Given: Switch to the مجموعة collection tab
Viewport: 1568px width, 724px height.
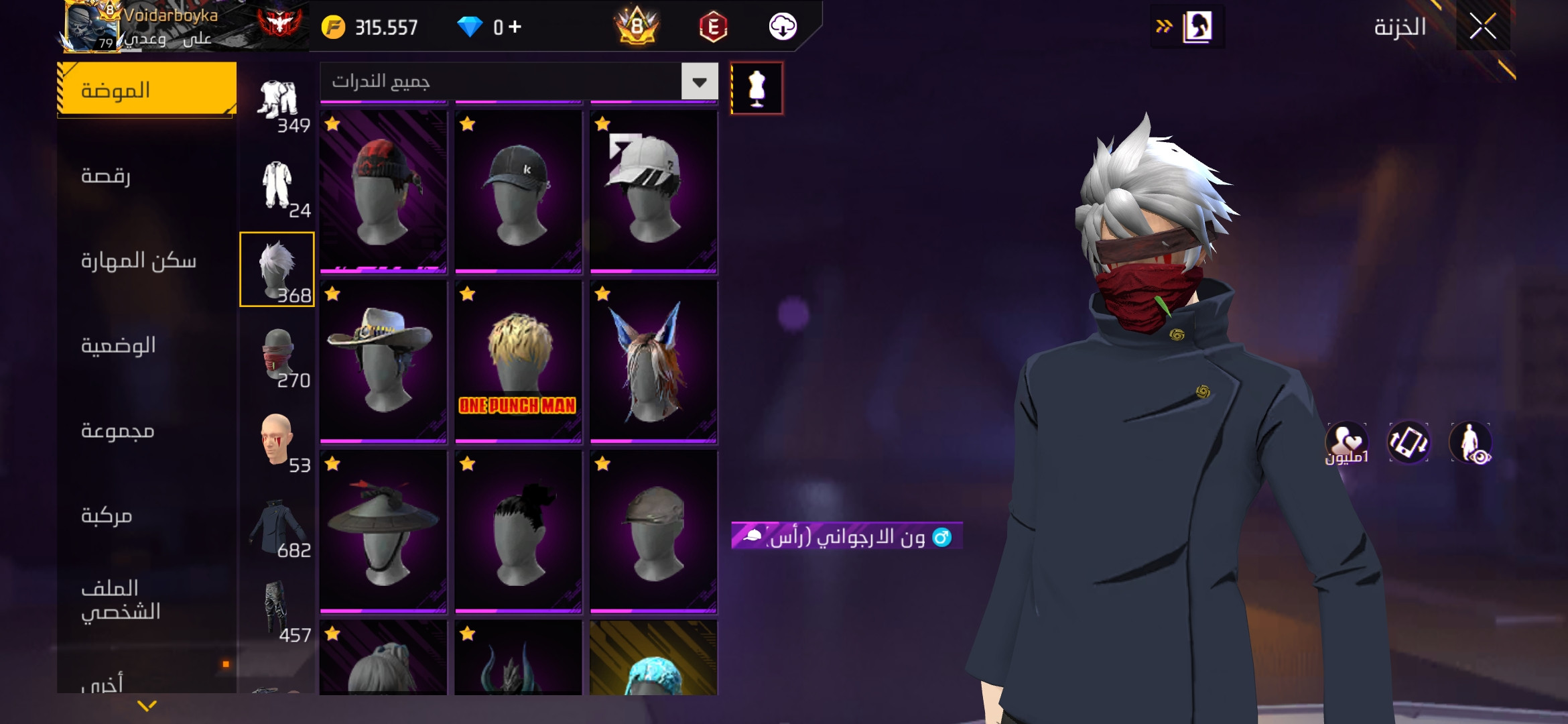Looking at the screenshot, I should (147, 430).
